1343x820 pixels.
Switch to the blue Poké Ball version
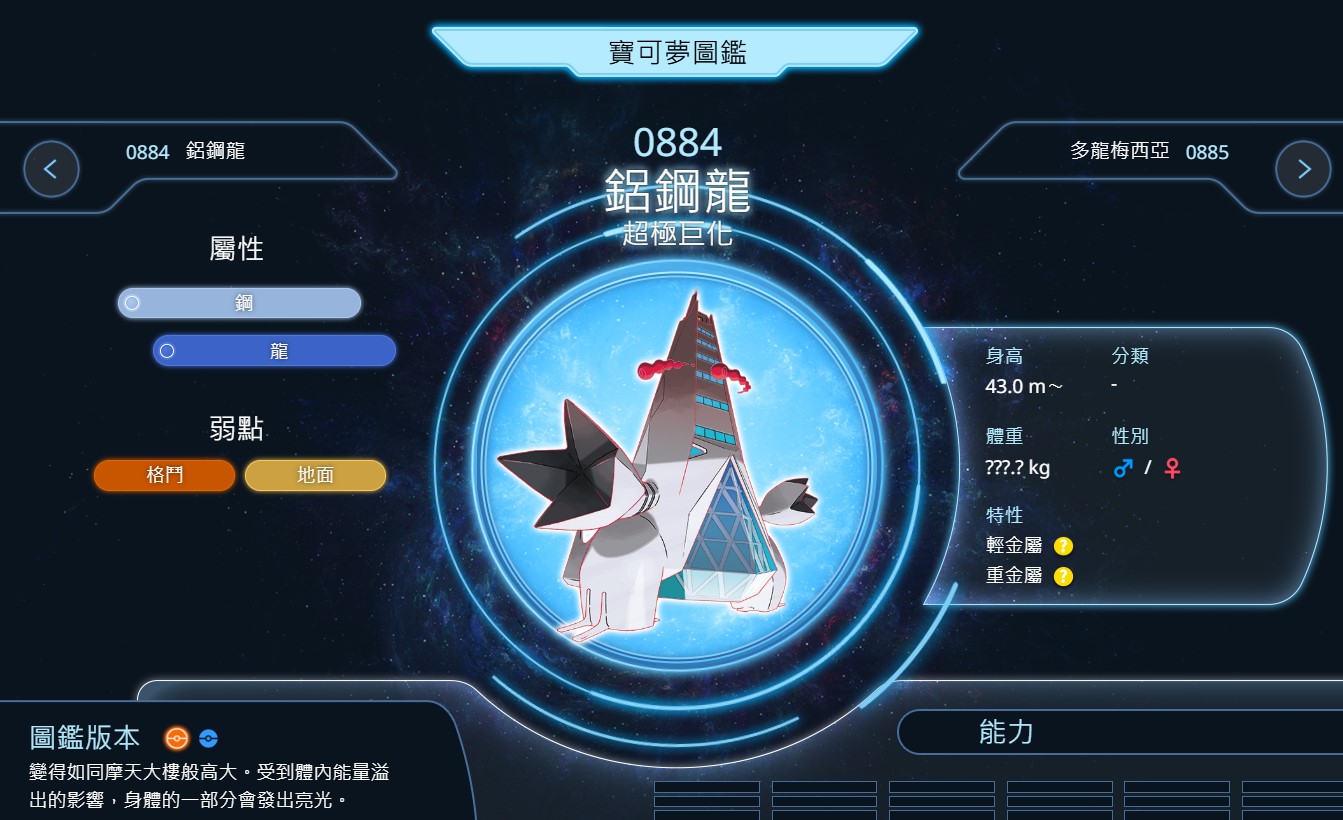[x=208, y=739]
